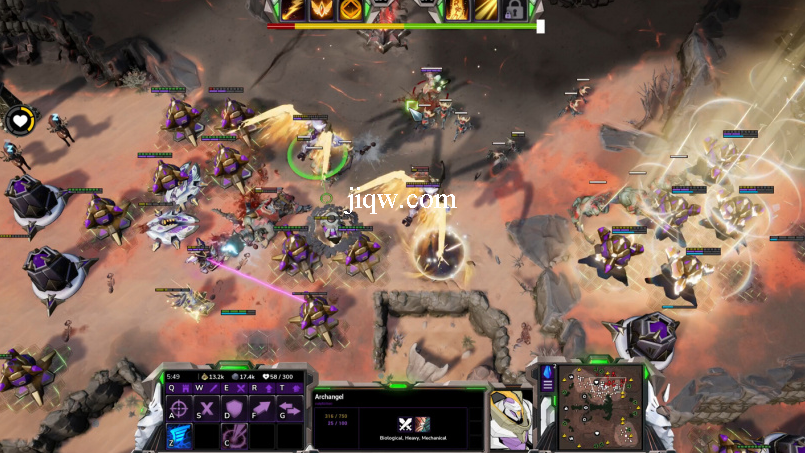Screen dimensions: 805x453
Task: Click the Archangel unit portrait
Action: 509,417
